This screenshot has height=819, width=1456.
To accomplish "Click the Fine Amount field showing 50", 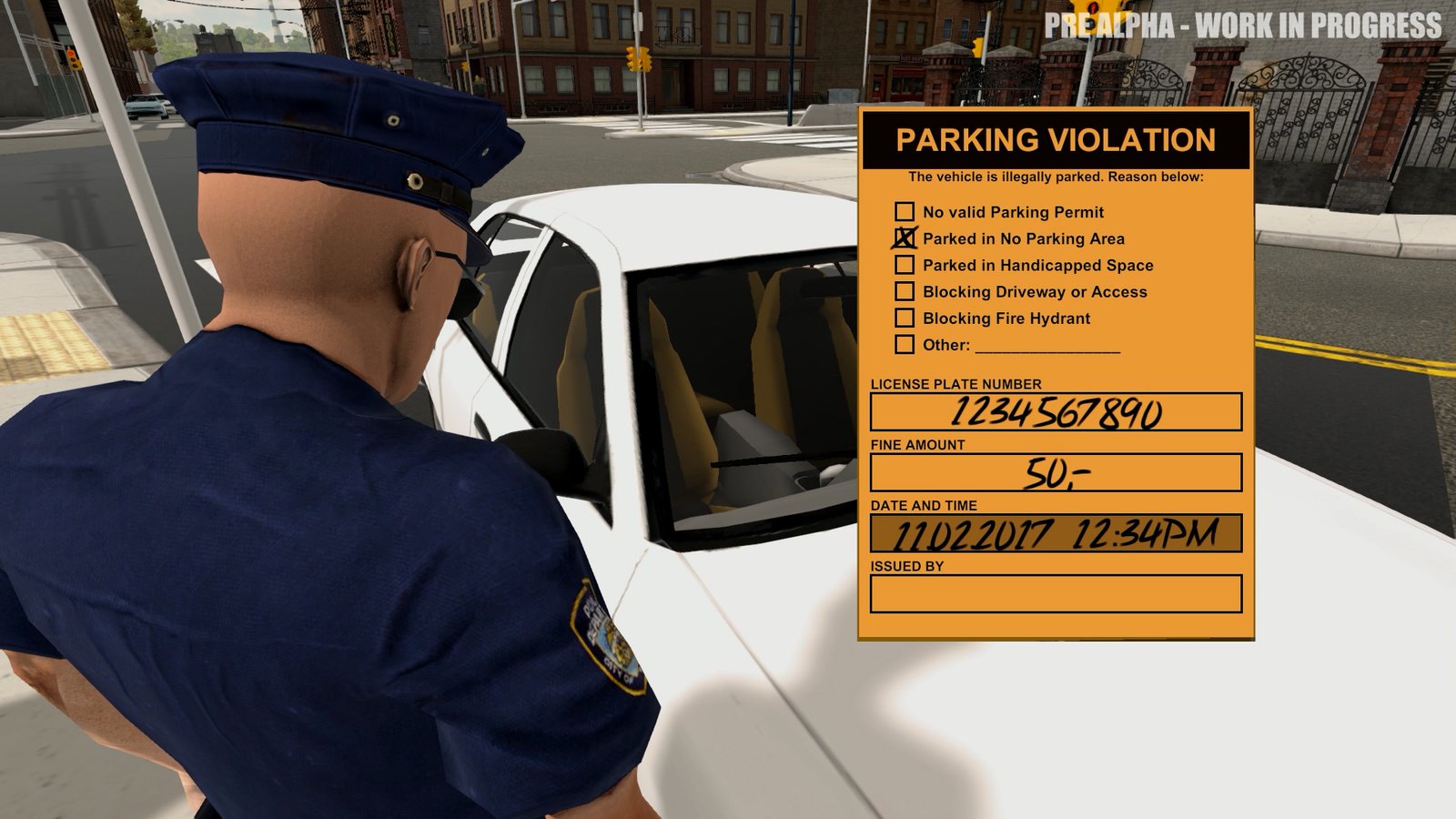I will [x=1056, y=471].
